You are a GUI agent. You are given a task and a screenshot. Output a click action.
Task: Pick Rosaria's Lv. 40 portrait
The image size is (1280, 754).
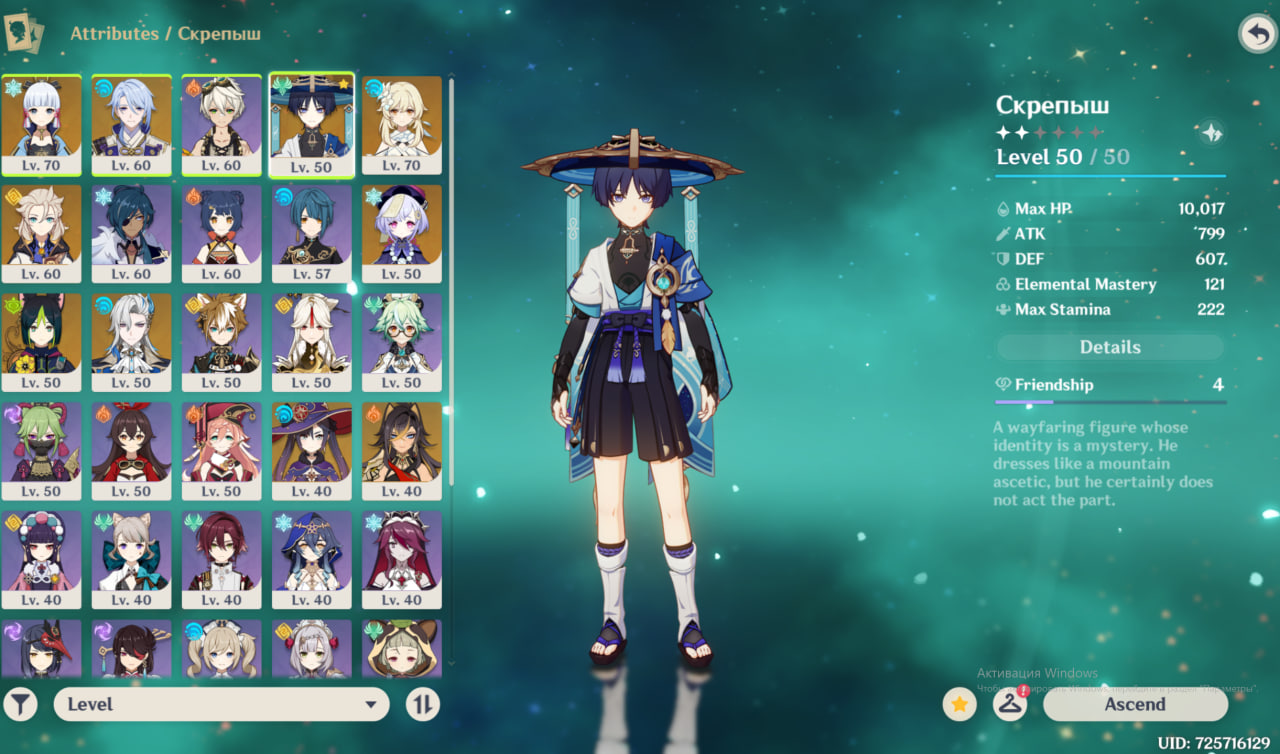point(401,559)
